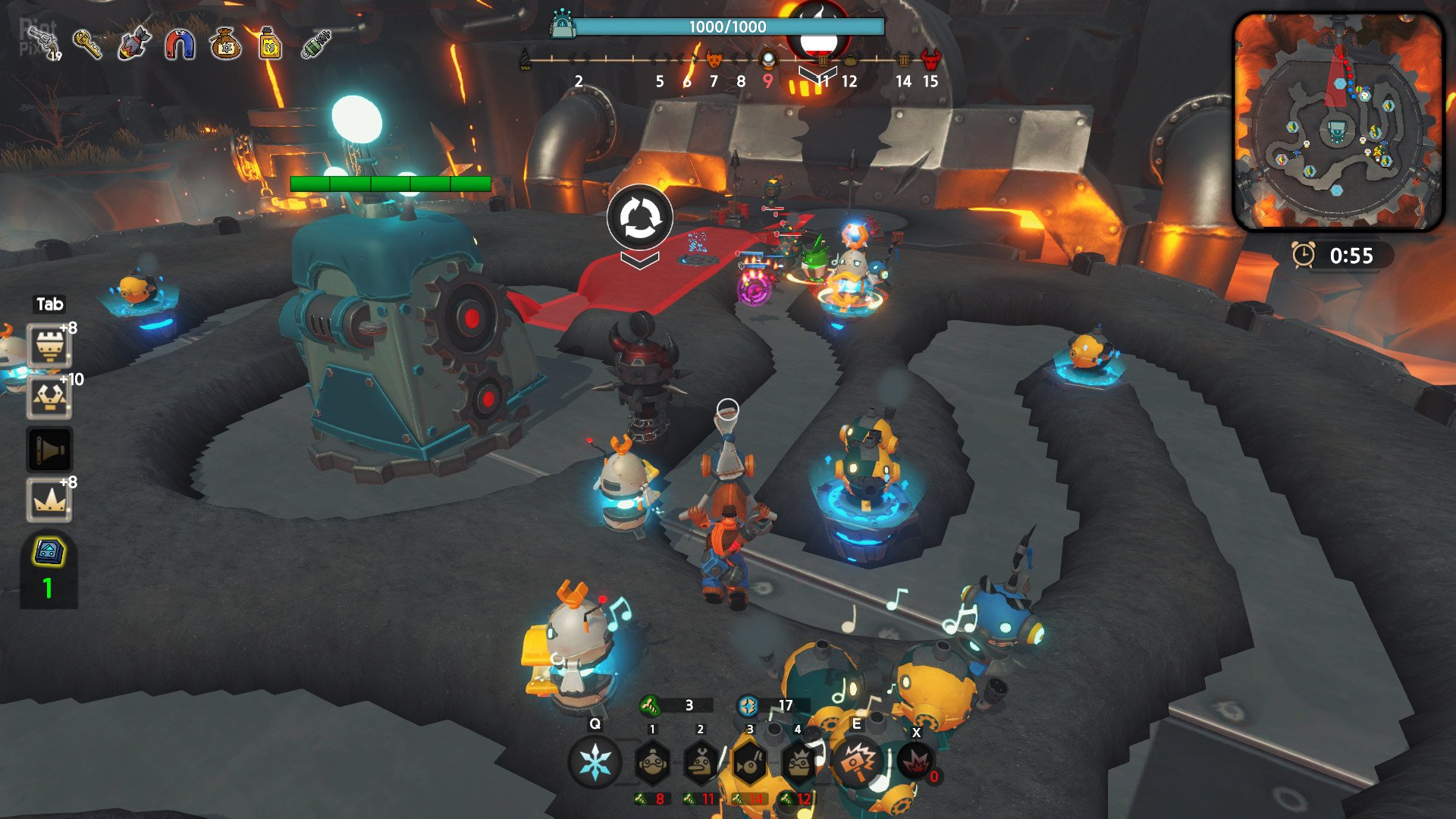Activate the orange hammer smash ability
The width and height of the screenshot is (1456, 819).
point(857,761)
